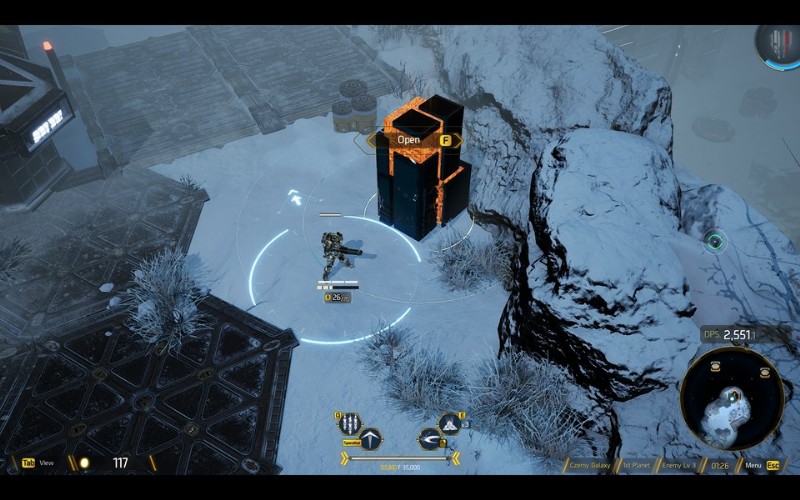
Task: Activate the triple missile barrage ability
Action: [349, 423]
